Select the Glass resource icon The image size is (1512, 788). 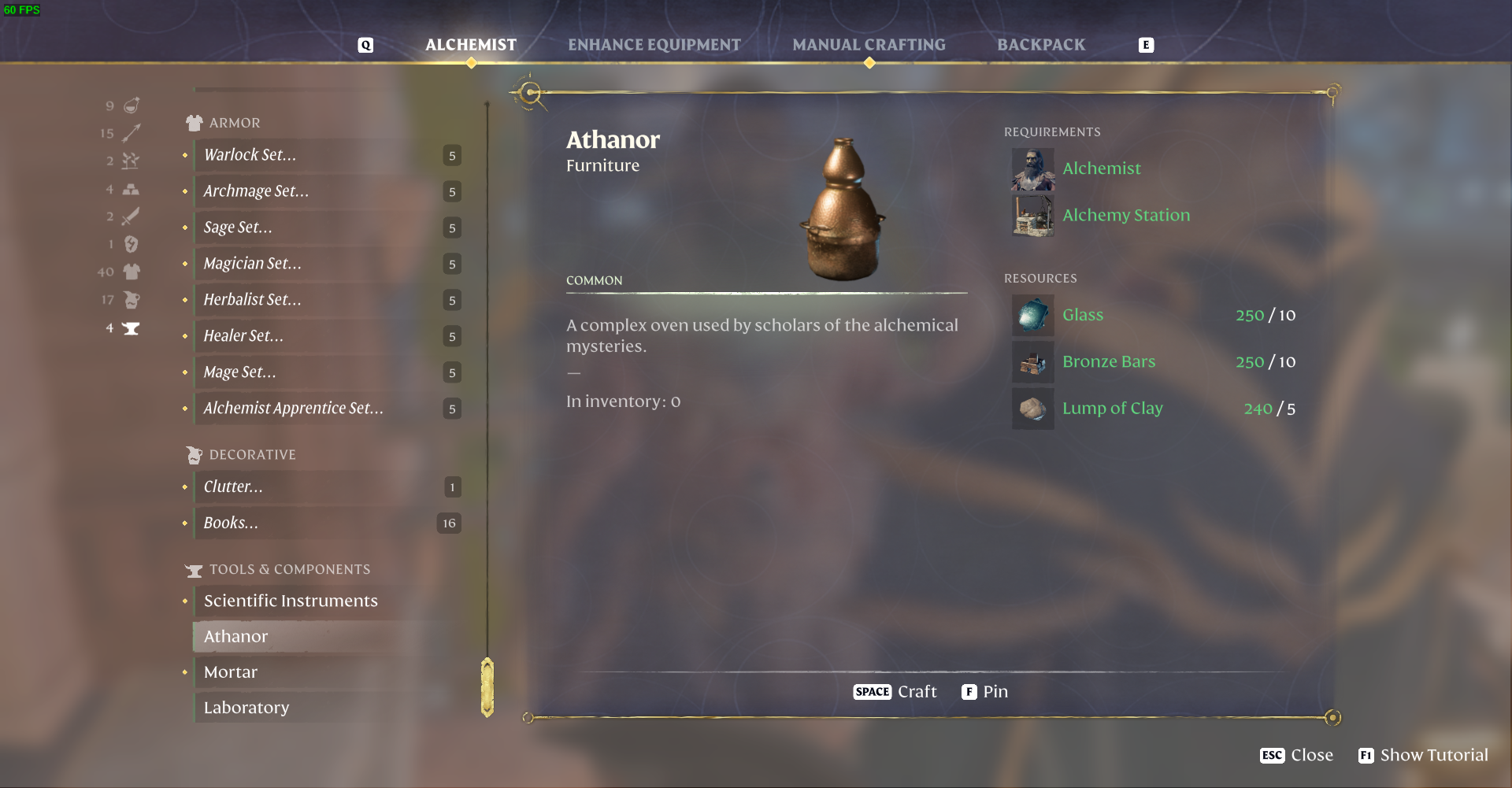point(1032,316)
